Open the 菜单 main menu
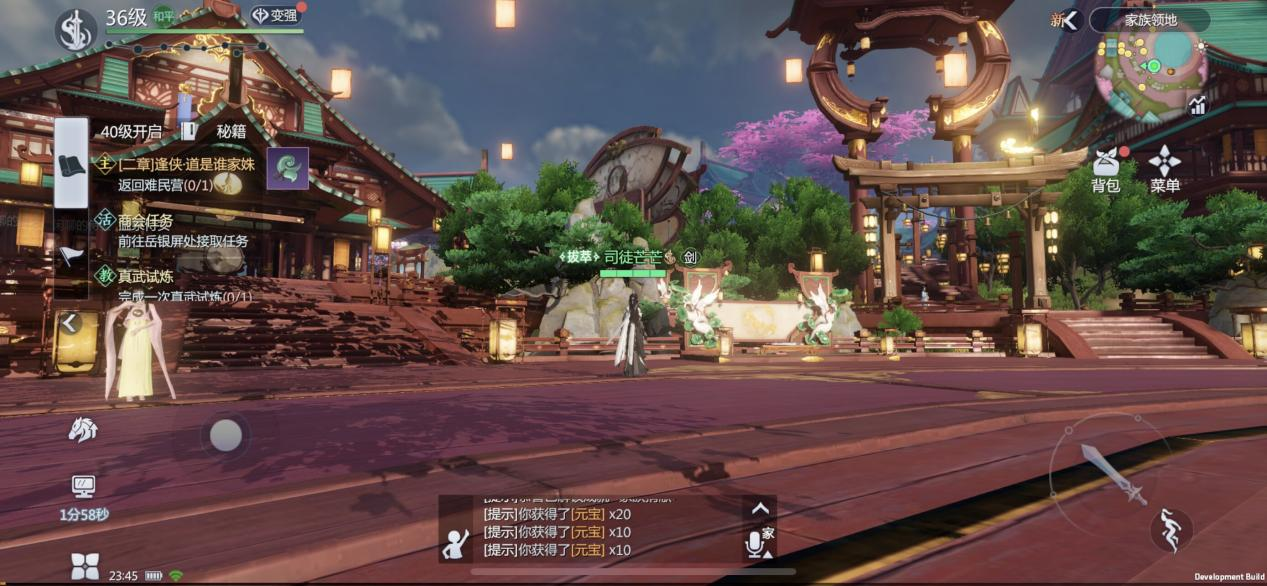This screenshot has width=1267, height=586. click(x=1165, y=169)
